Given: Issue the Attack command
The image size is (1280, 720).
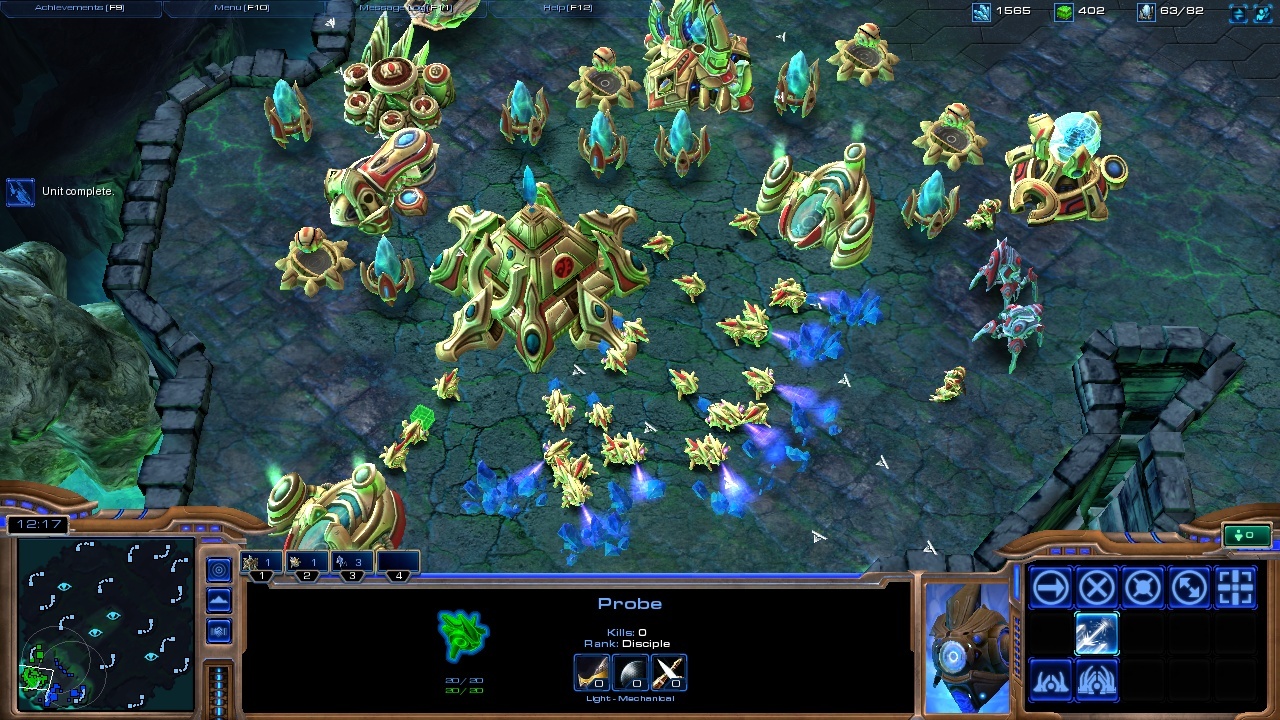Looking at the screenshot, I should click(x=1236, y=589).
